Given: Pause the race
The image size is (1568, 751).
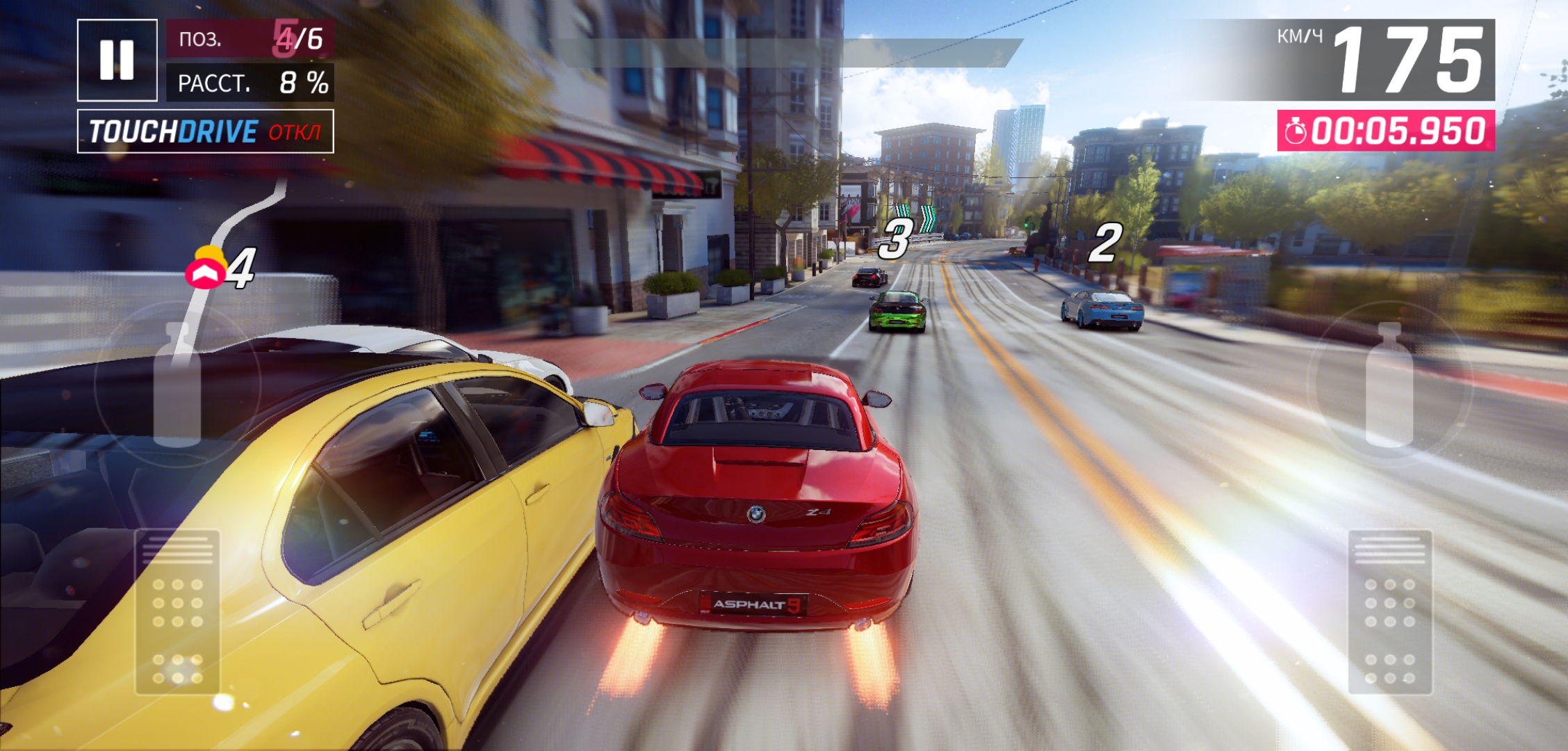Looking at the screenshot, I should tap(117, 60).
